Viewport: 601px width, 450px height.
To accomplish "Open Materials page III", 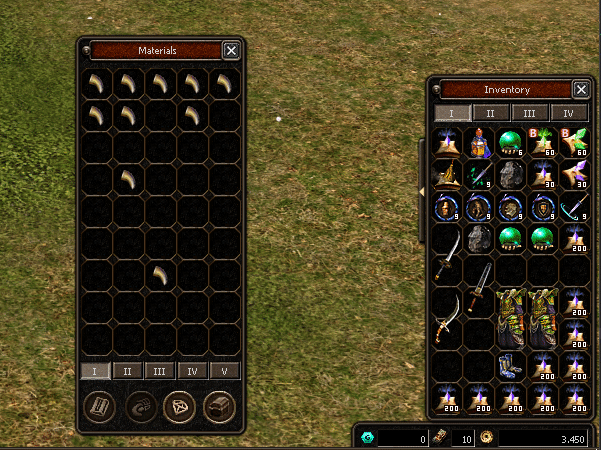I will tap(160, 371).
